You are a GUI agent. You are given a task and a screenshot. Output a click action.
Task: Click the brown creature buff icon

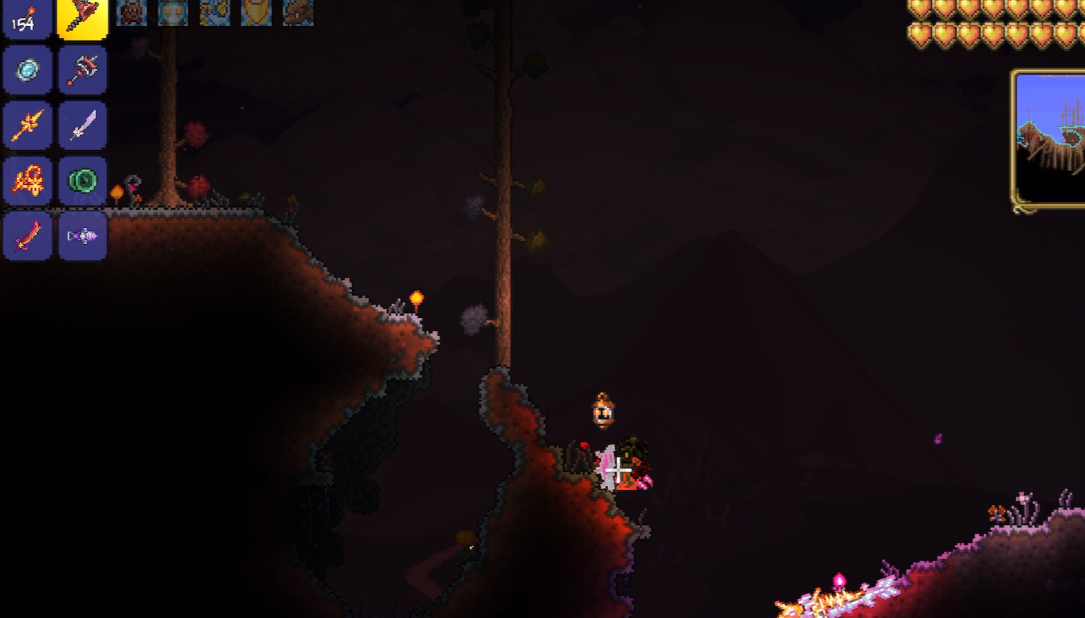tap(297, 12)
